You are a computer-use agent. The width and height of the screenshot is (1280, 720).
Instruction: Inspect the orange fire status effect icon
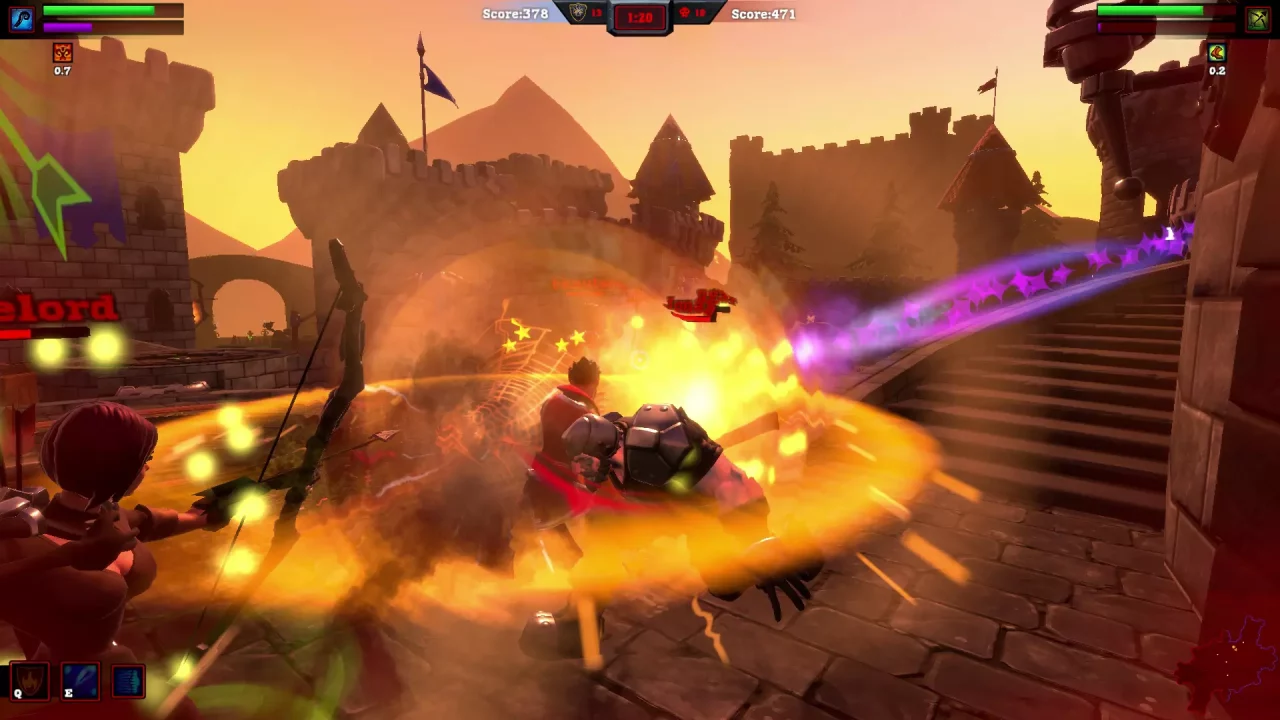(x=63, y=53)
